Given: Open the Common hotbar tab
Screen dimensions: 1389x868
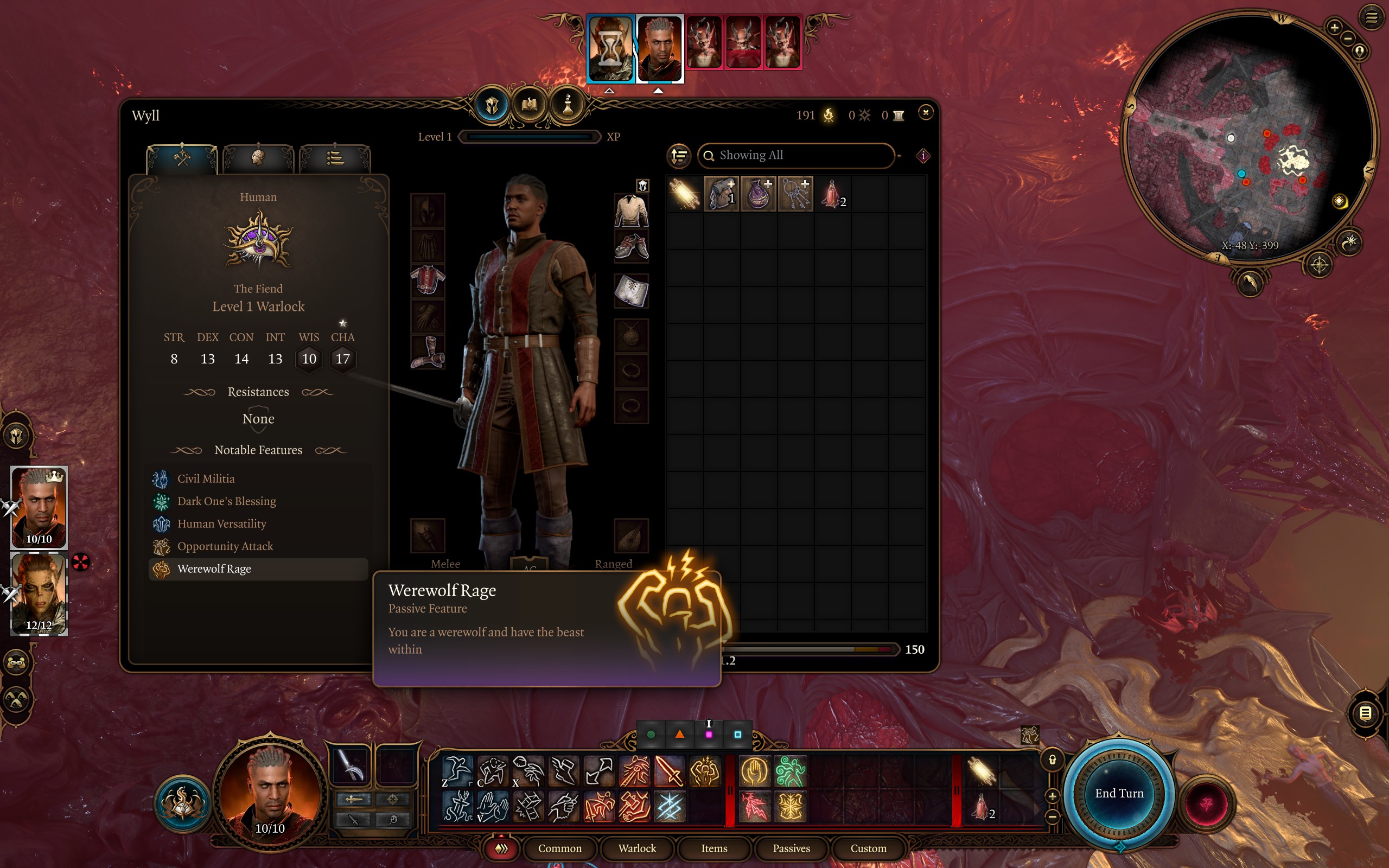Looking at the screenshot, I should click(x=559, y=848).
